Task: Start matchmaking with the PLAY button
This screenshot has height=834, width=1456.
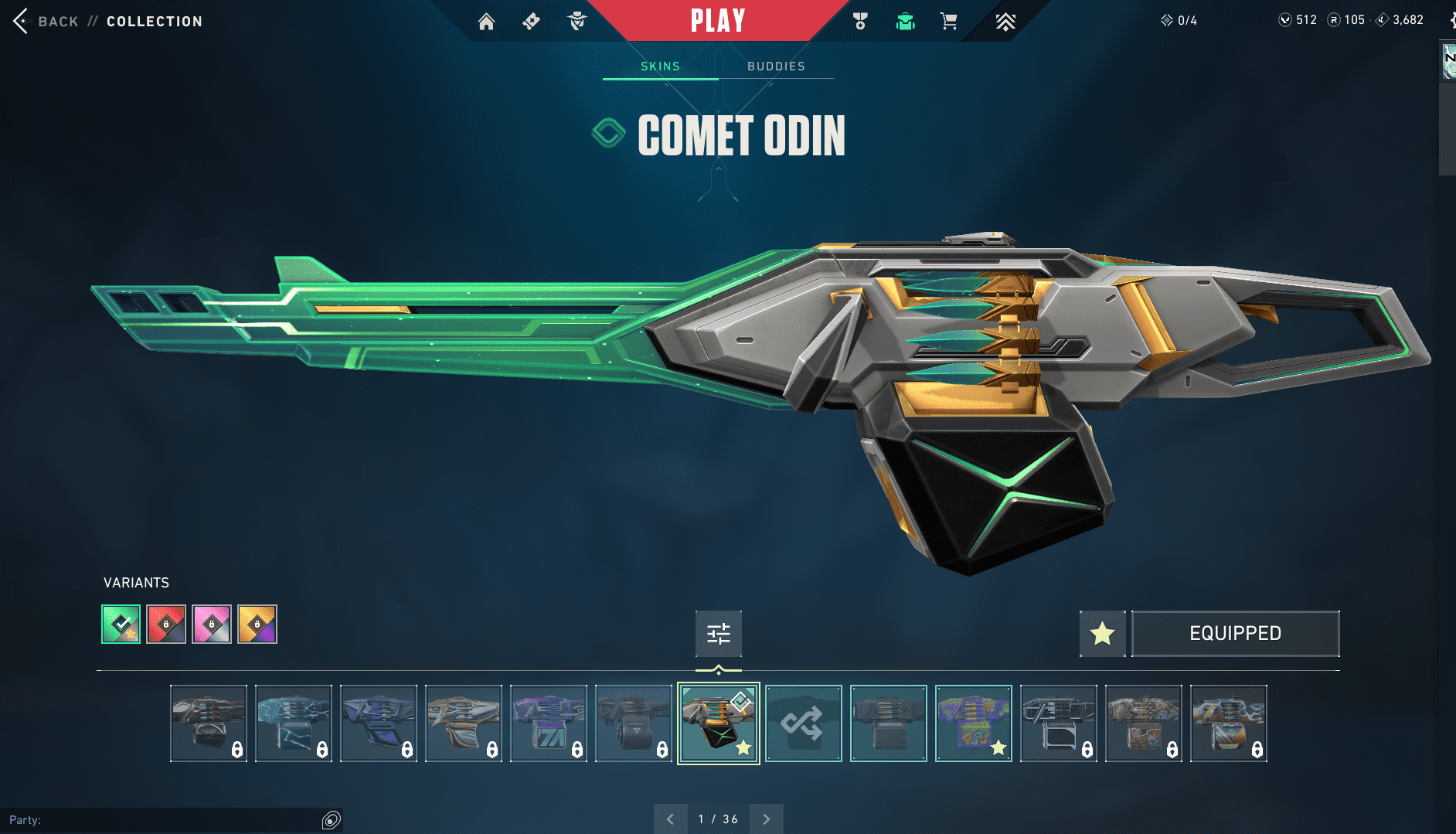Action: coord(718,21)
